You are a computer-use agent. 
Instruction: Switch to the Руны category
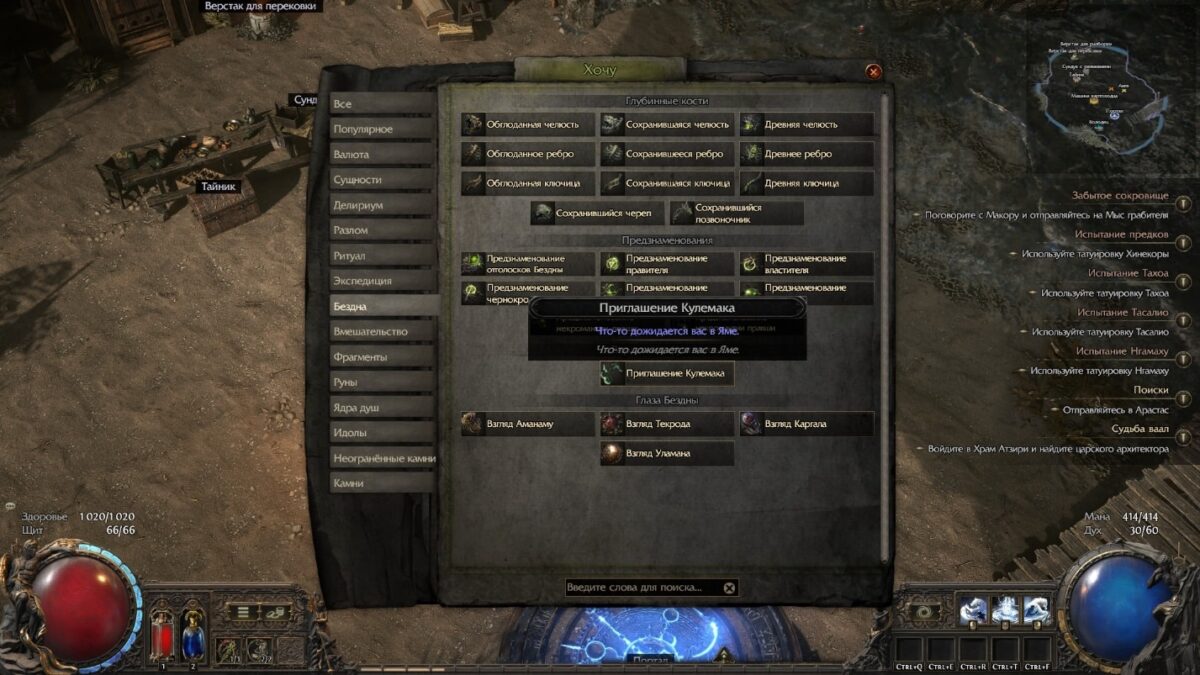pos(384,382)
